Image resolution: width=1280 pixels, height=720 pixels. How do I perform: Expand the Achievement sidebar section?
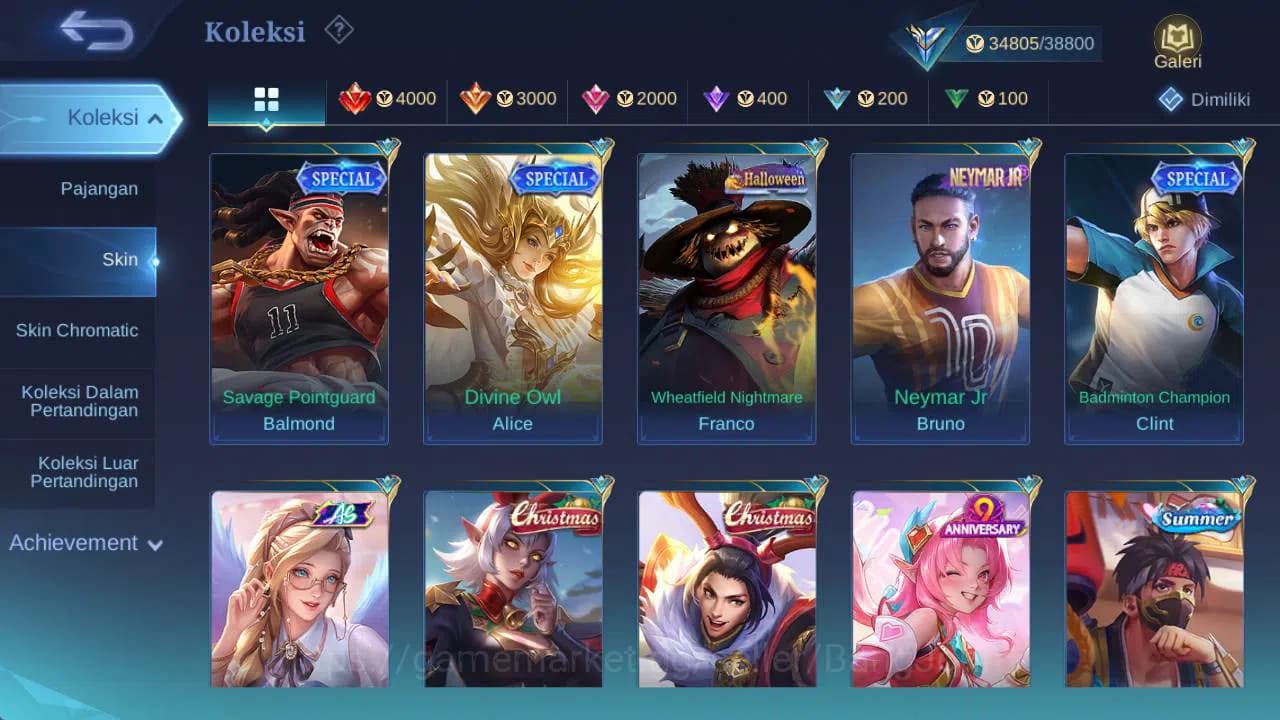click(85, 543)
